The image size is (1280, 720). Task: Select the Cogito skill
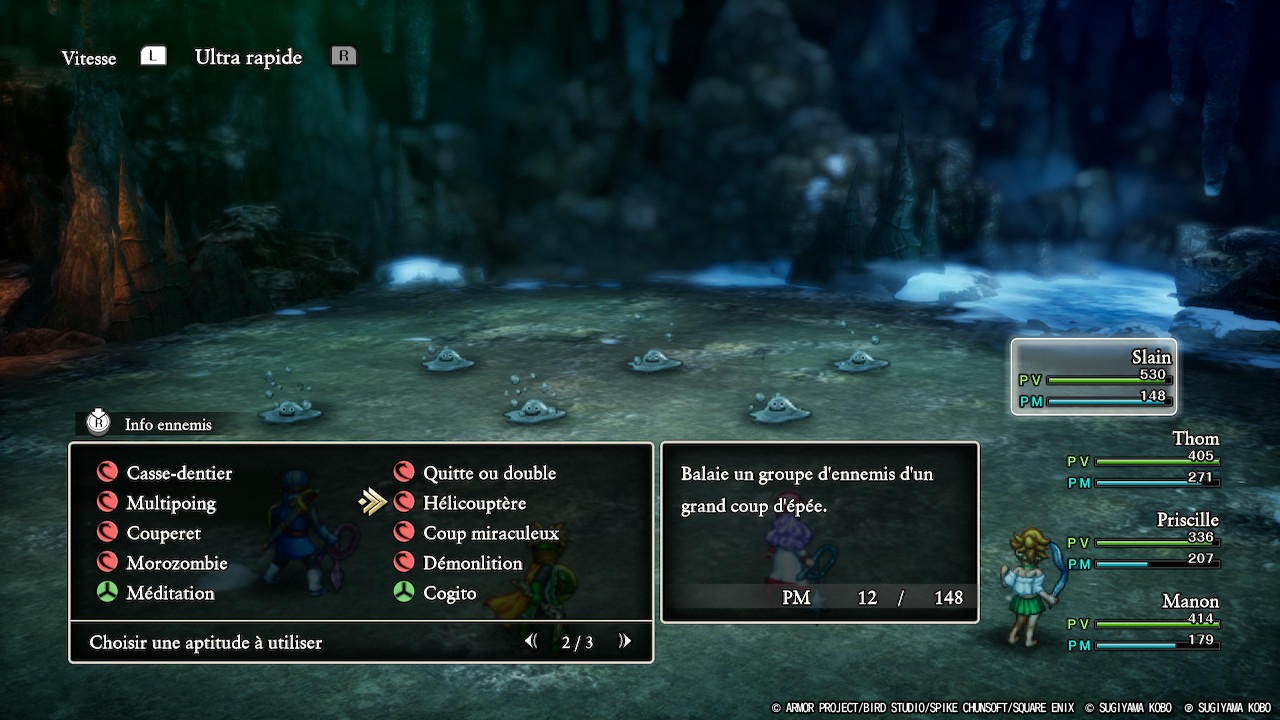tap(449, 593)
